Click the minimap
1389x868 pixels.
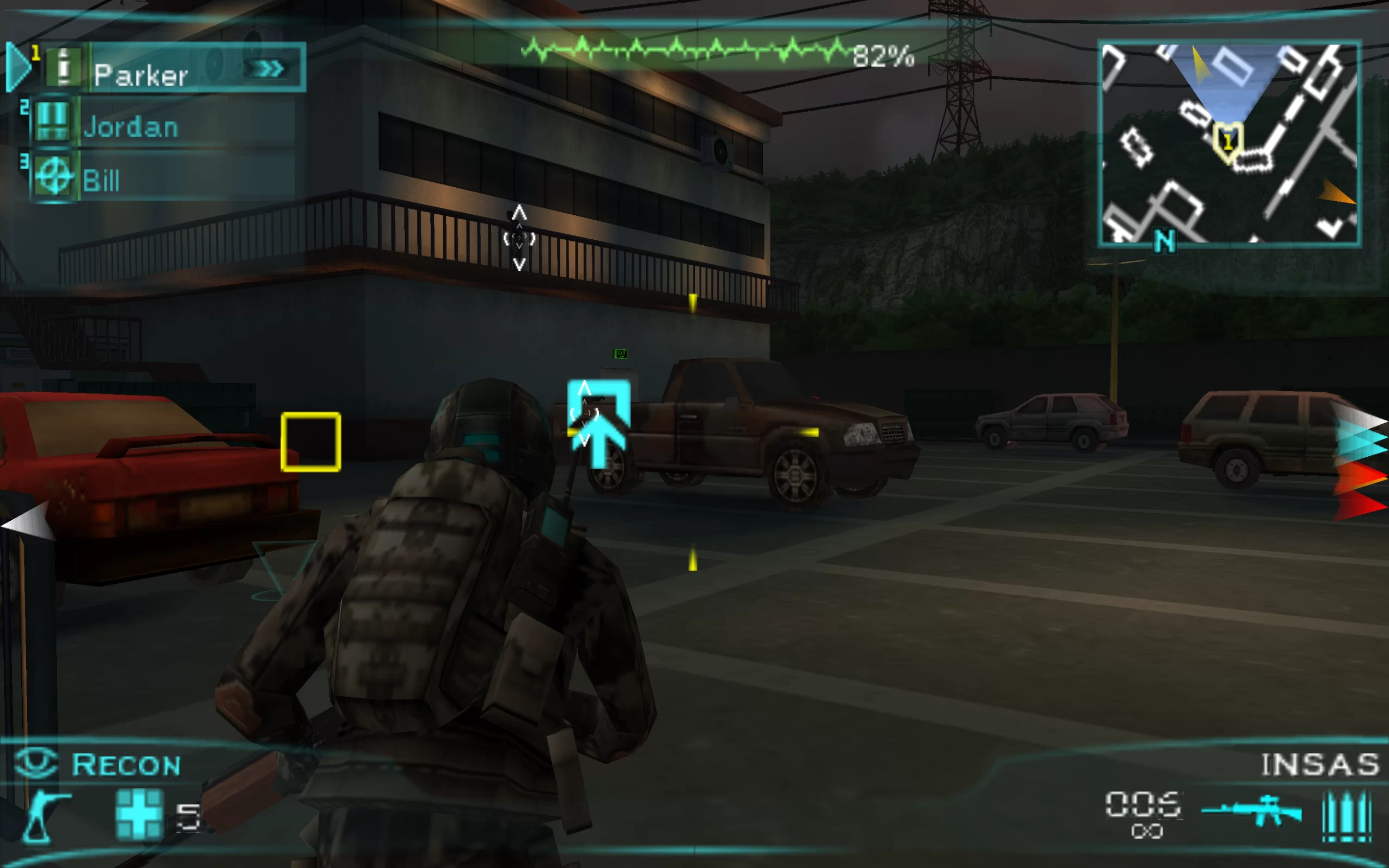[x=1229, y=144]
